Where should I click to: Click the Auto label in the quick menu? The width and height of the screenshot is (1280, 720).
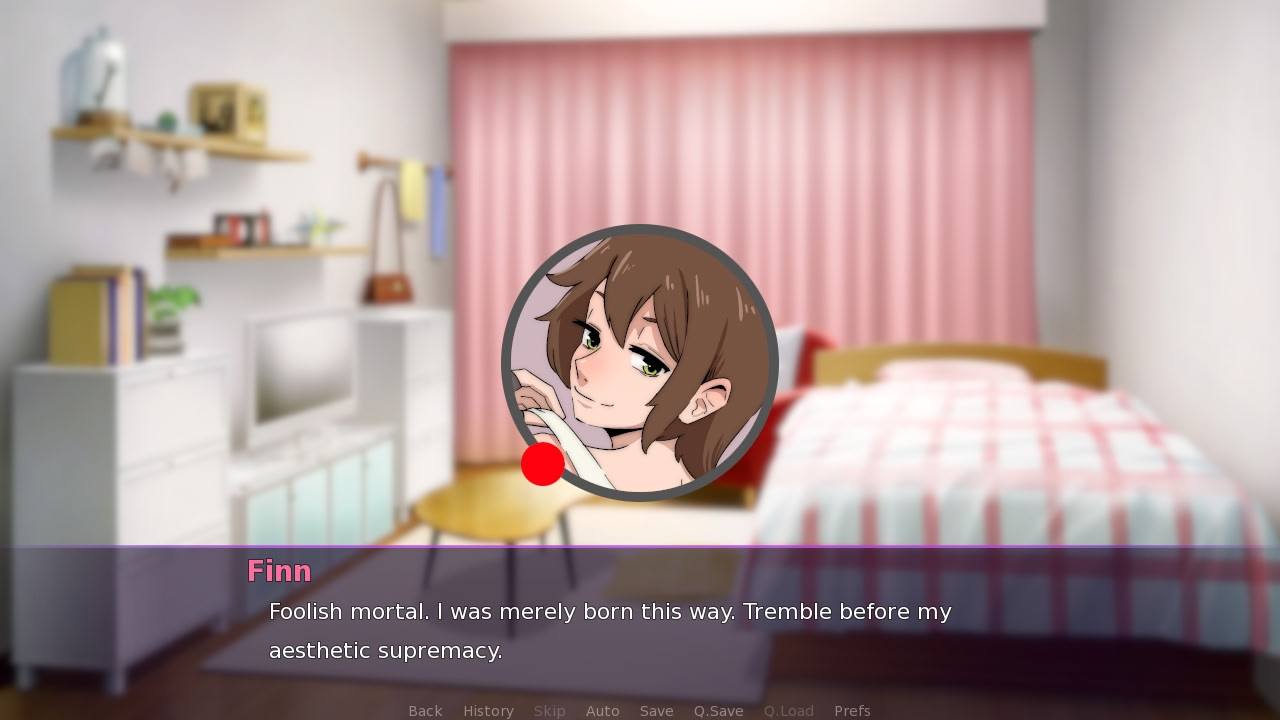pos(603,710)
